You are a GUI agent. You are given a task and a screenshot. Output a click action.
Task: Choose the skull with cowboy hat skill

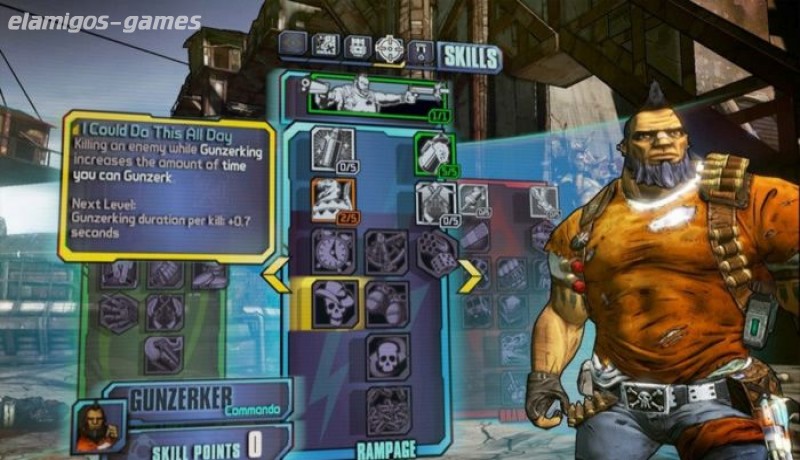(333, 302)
